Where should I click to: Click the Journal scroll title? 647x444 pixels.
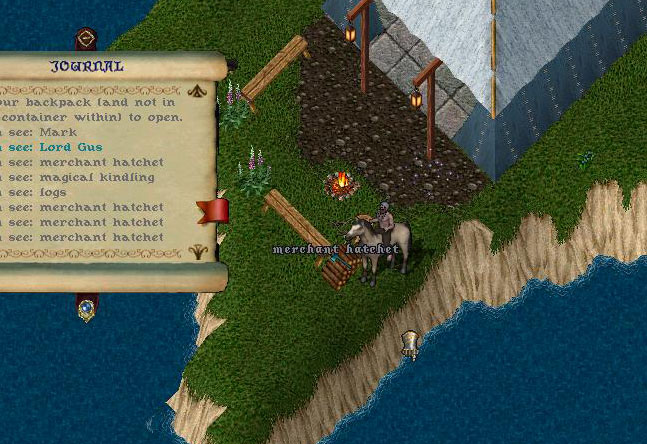coord(87,67)
